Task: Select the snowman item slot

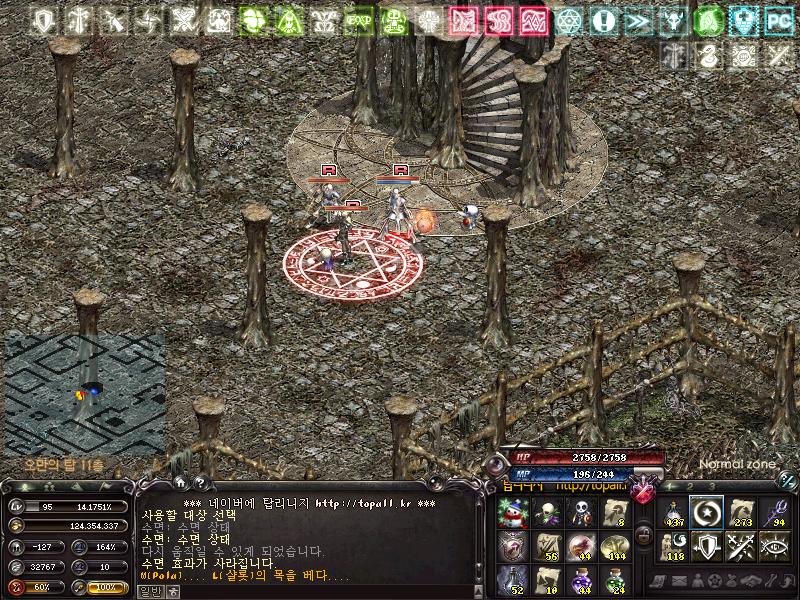Action: pyautogui.click(x=513, y=513)
